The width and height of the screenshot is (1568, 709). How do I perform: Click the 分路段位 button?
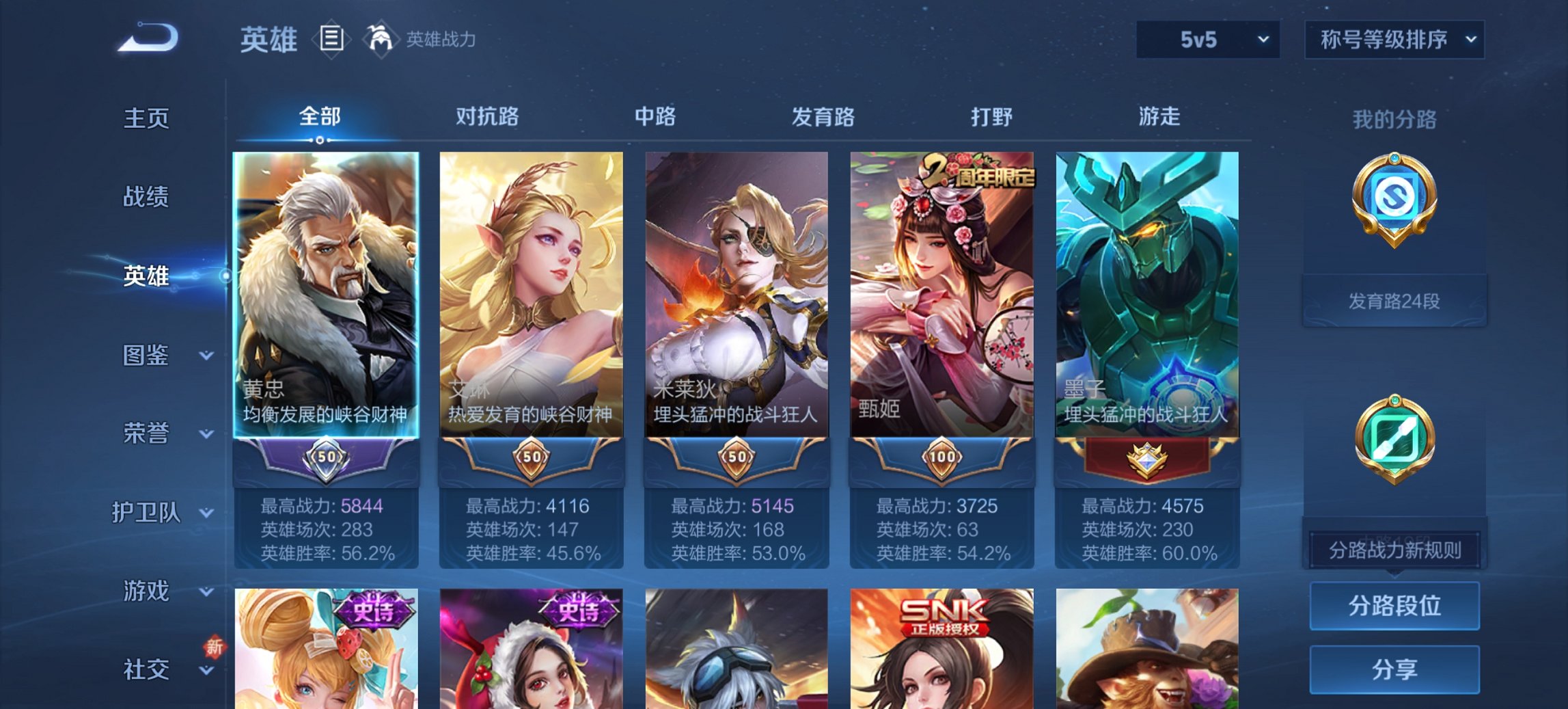1394,606
